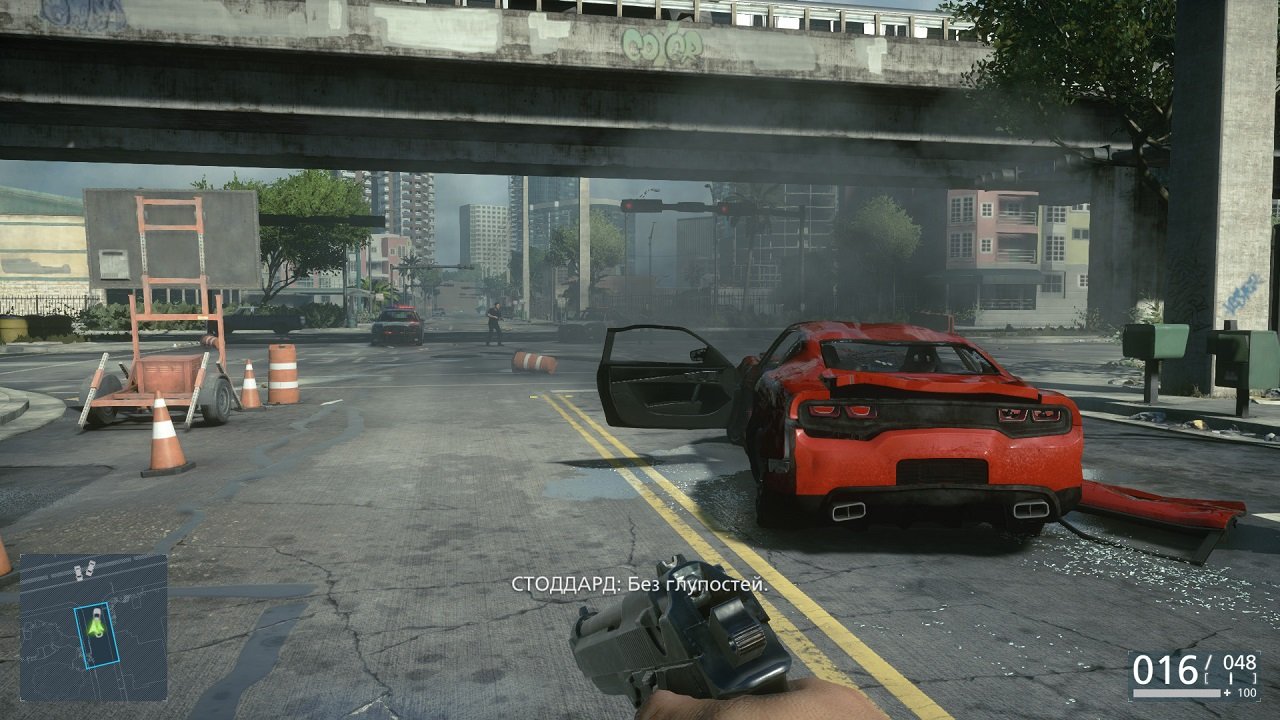Click the ammo magazine bar icon
The image size is (1280, 720).
pos(1177,692)
